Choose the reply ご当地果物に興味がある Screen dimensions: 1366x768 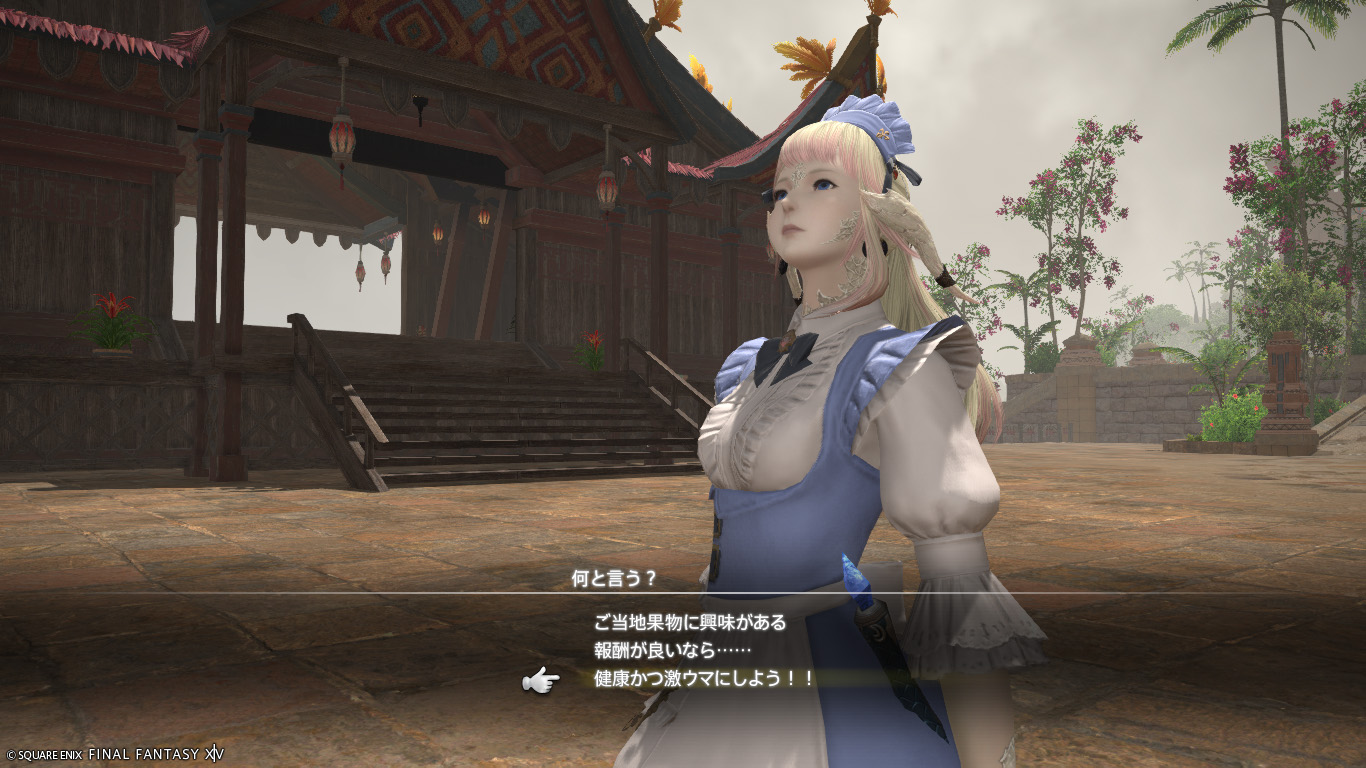pyautogui.click(x=690, y=622)
